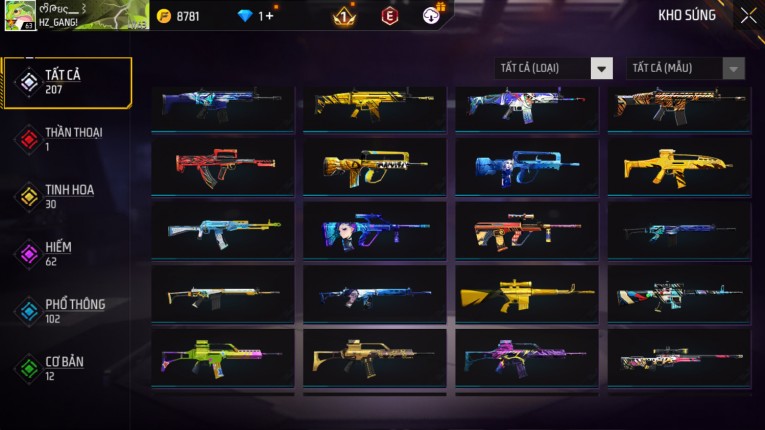
Task: Close the Kho Súng weapon vault
Action: 748,16
